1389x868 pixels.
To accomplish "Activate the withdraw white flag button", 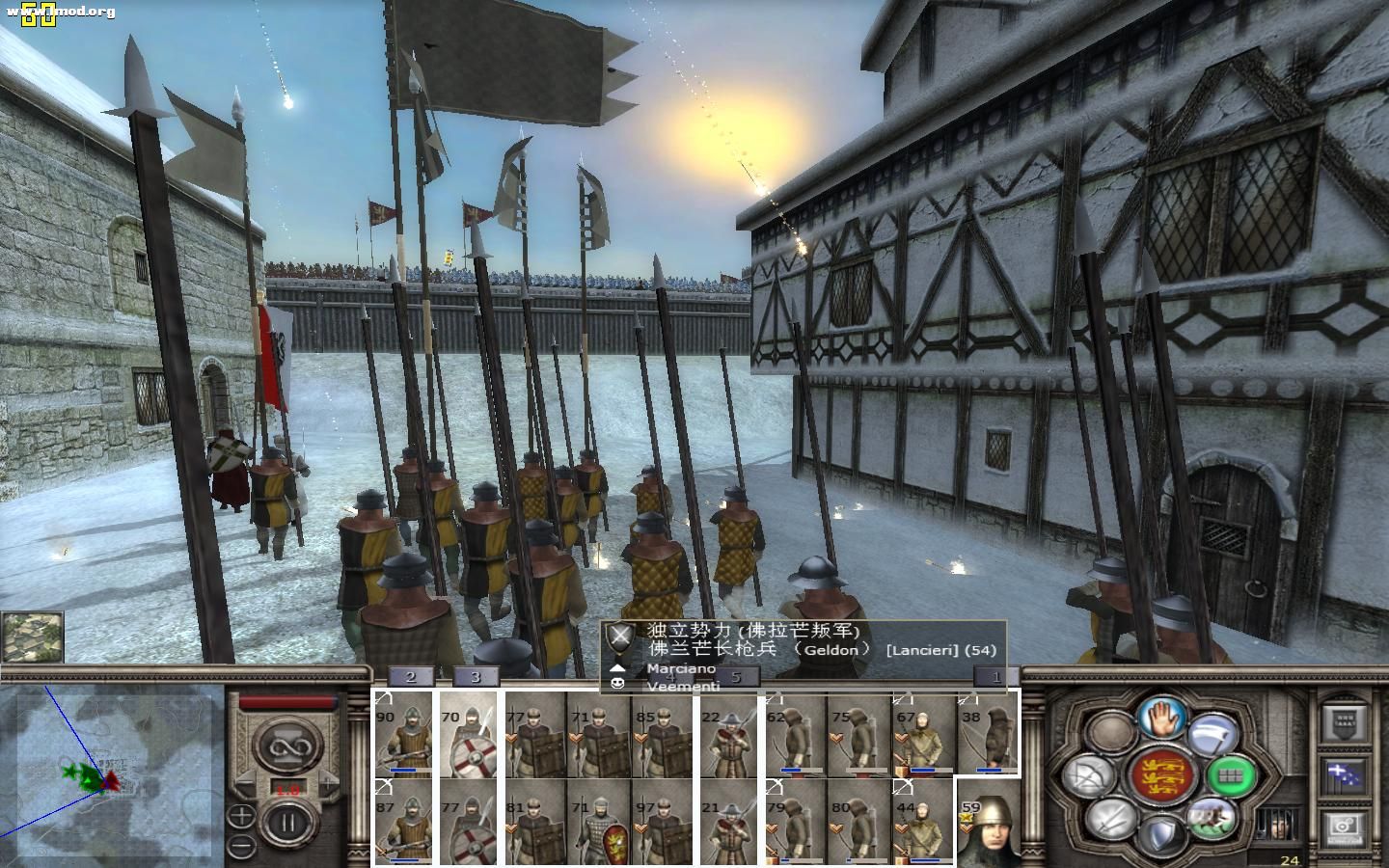I will point(1213,734).
